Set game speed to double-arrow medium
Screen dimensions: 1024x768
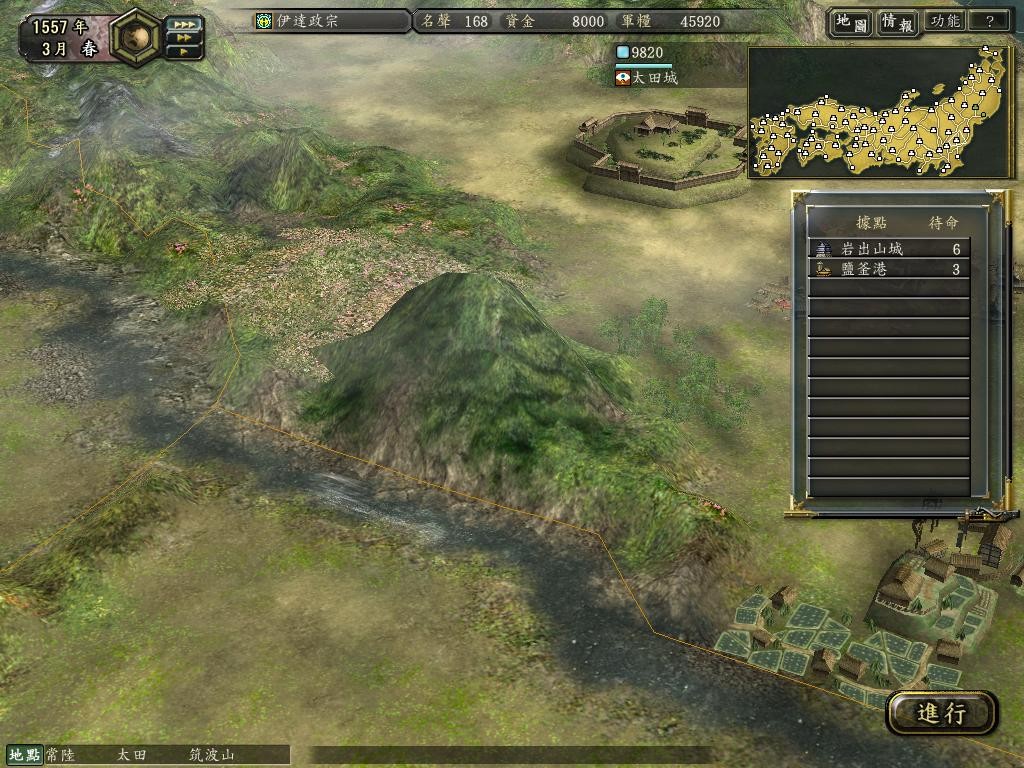[183, 37]
